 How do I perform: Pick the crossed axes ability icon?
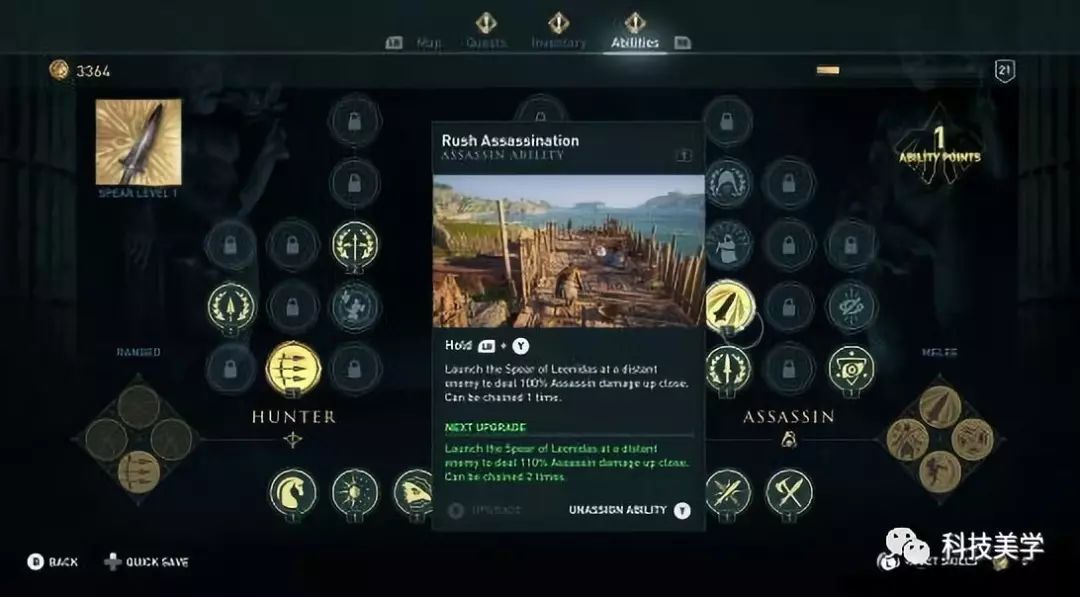(789, 492)
